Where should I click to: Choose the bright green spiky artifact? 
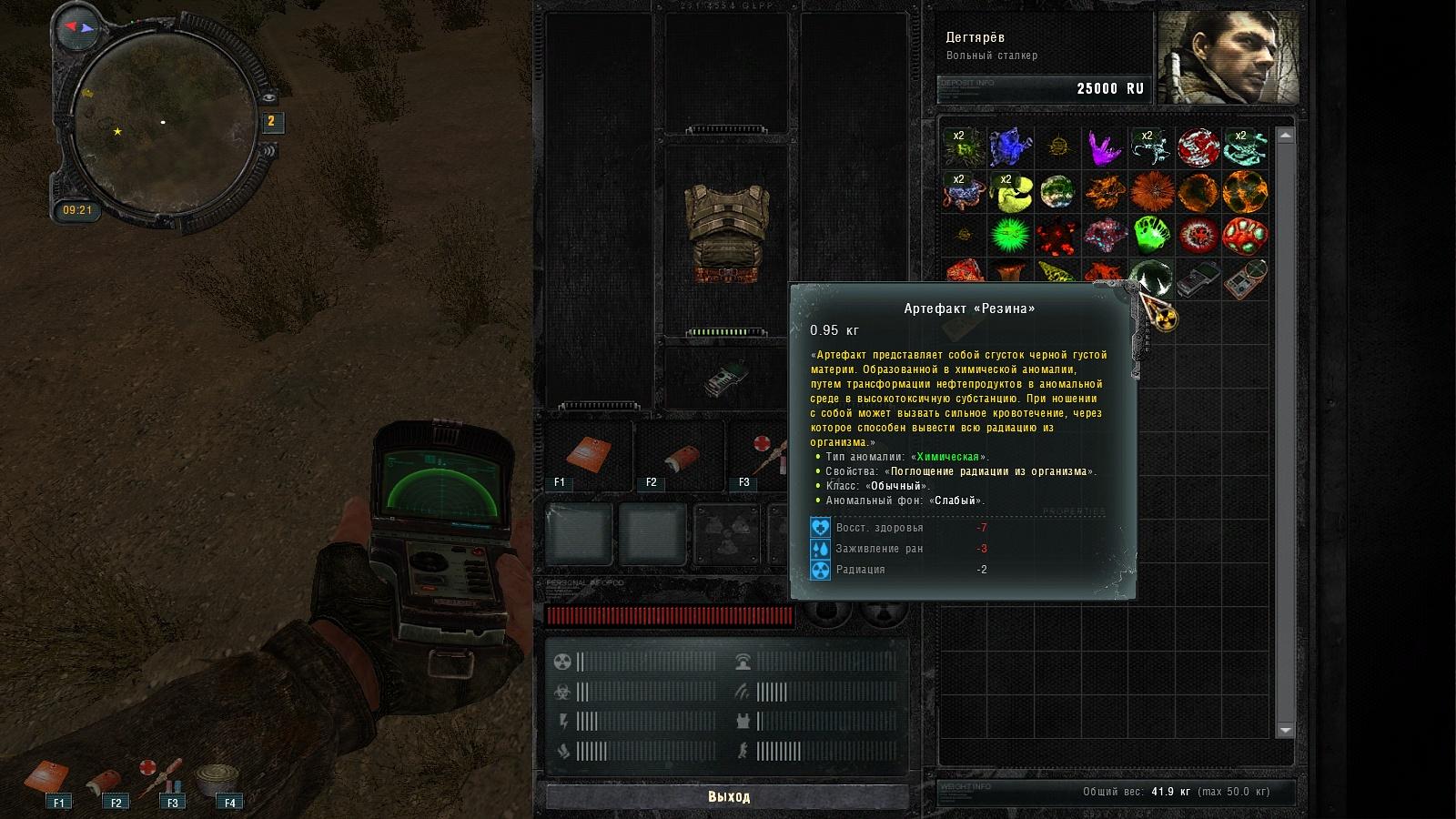(1010, 236)
